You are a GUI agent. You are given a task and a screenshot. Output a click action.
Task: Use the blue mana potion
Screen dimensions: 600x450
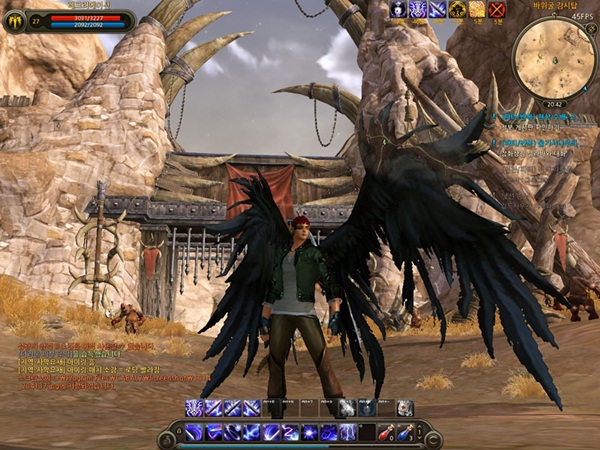point(403,432)
